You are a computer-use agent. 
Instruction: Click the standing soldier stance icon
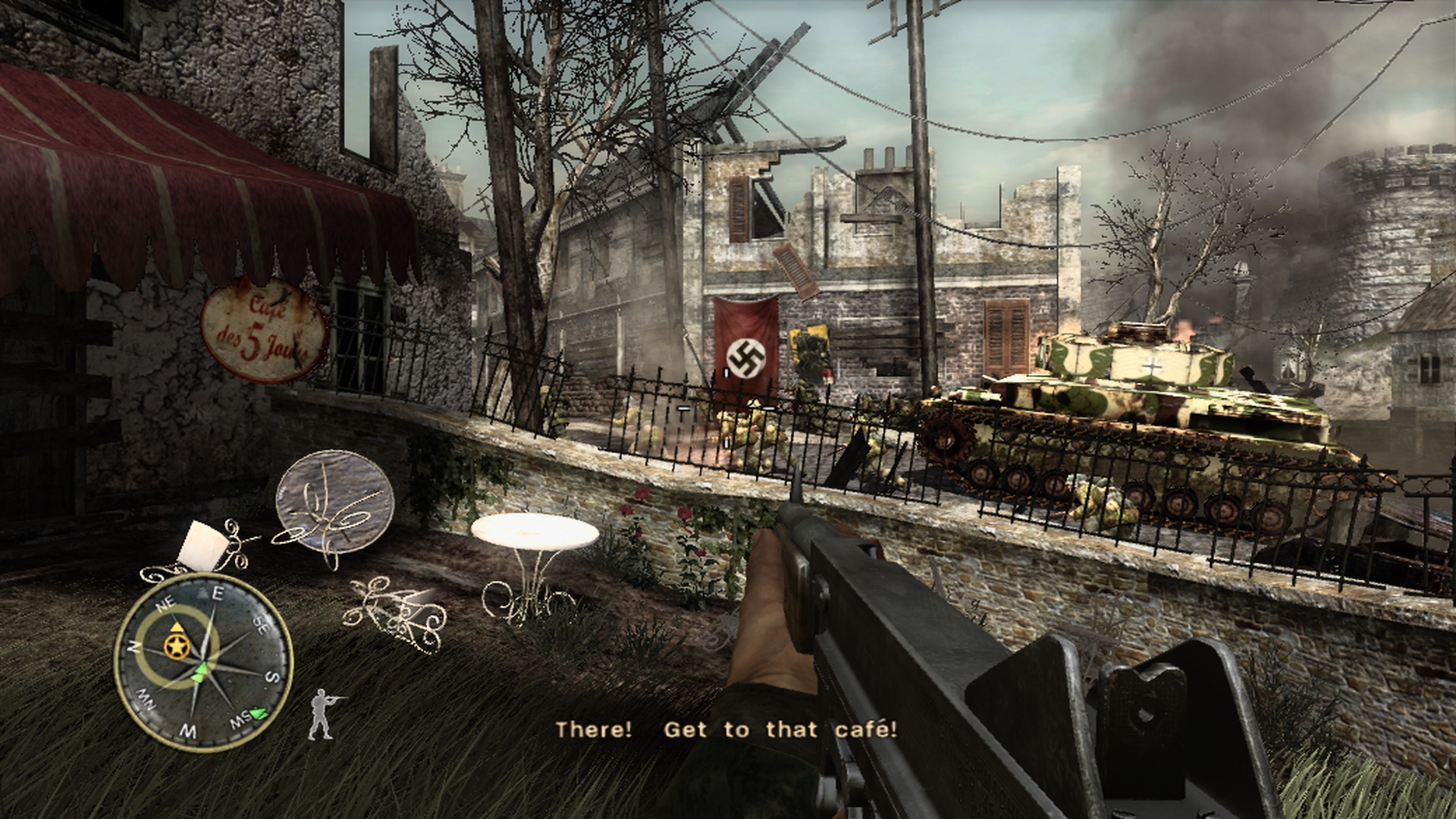click(324, 714)
